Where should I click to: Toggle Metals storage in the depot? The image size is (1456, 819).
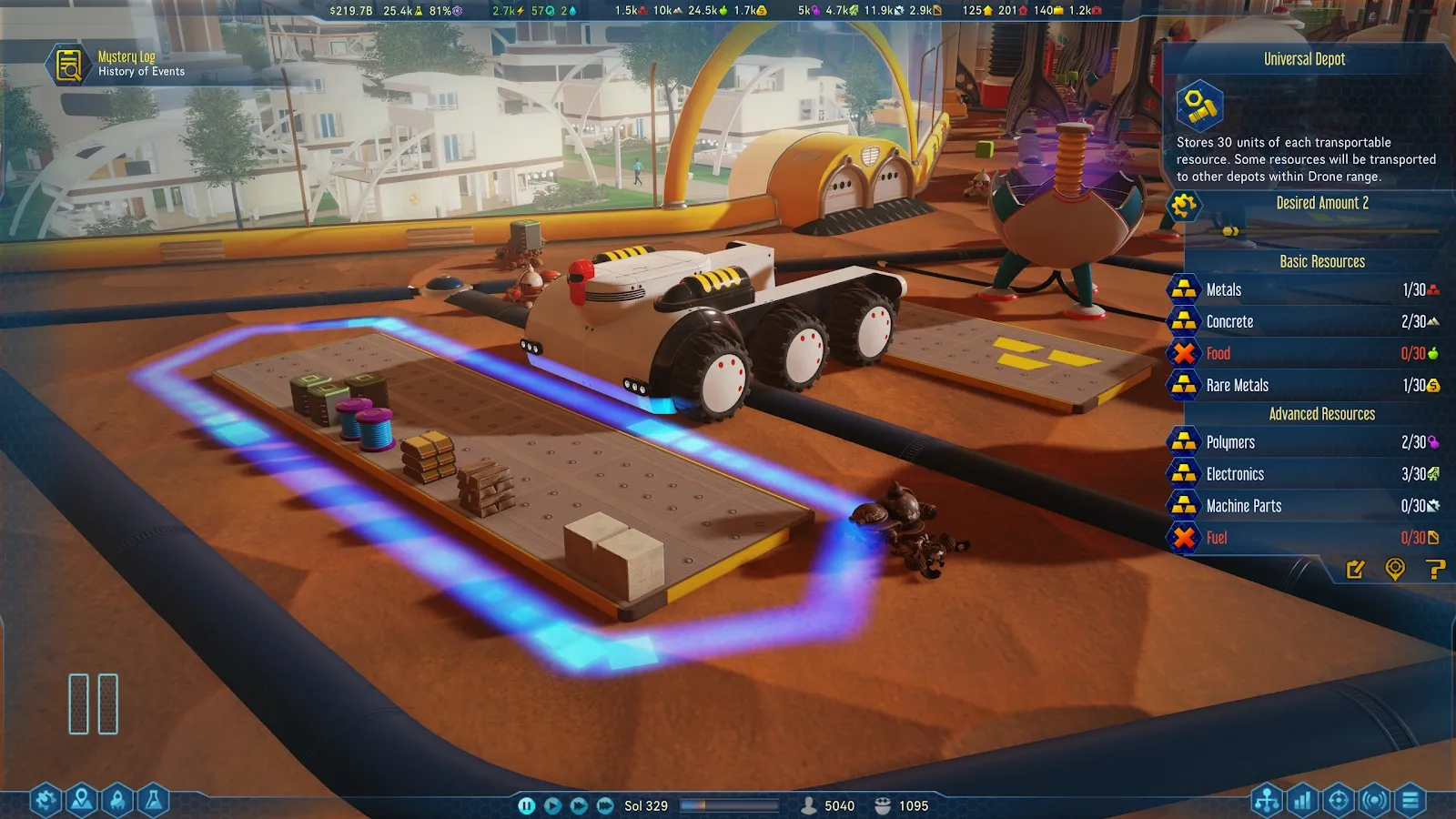[x=1184, y=289]
